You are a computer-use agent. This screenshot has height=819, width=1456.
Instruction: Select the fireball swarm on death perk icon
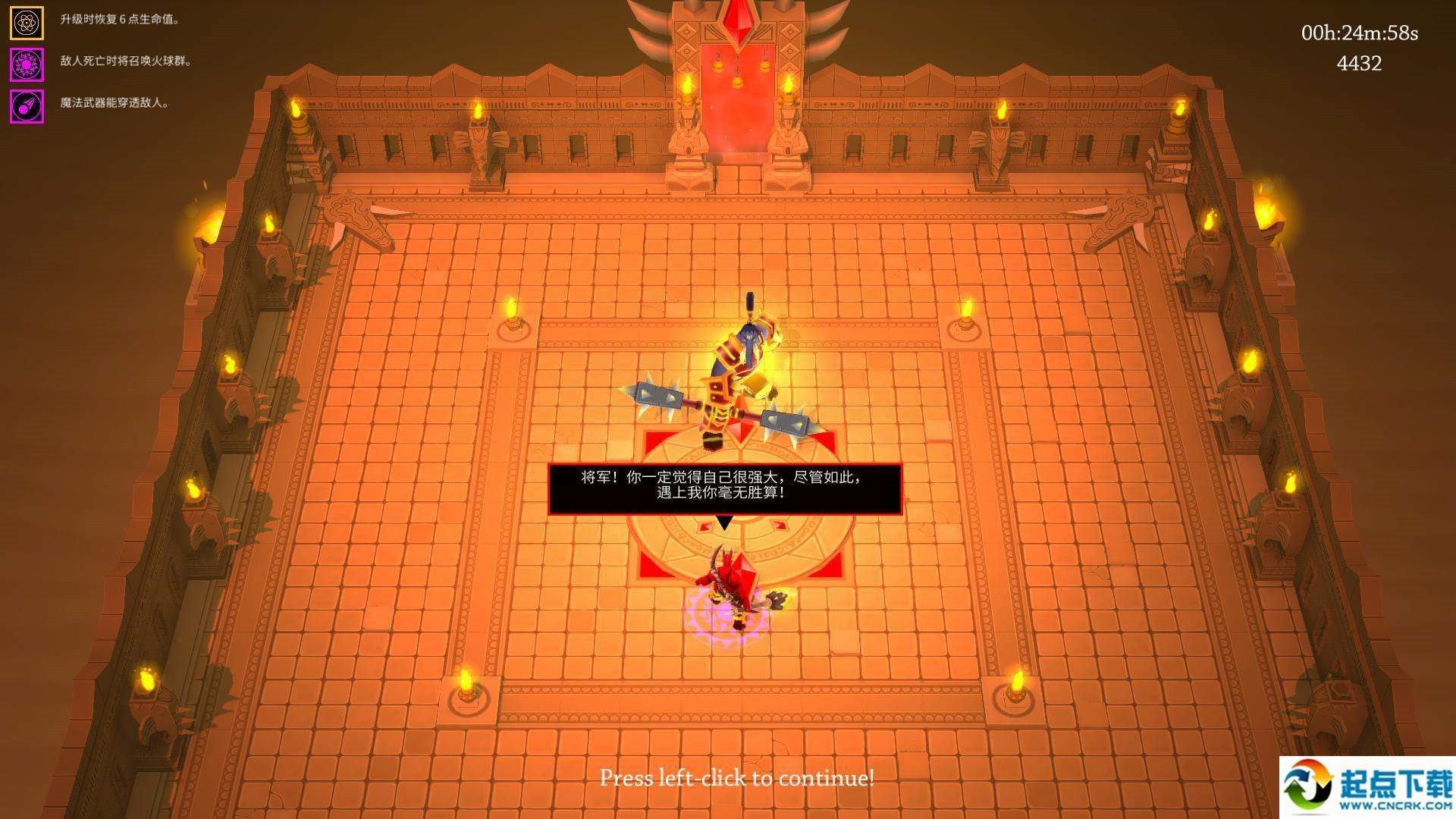pos(27,65)
